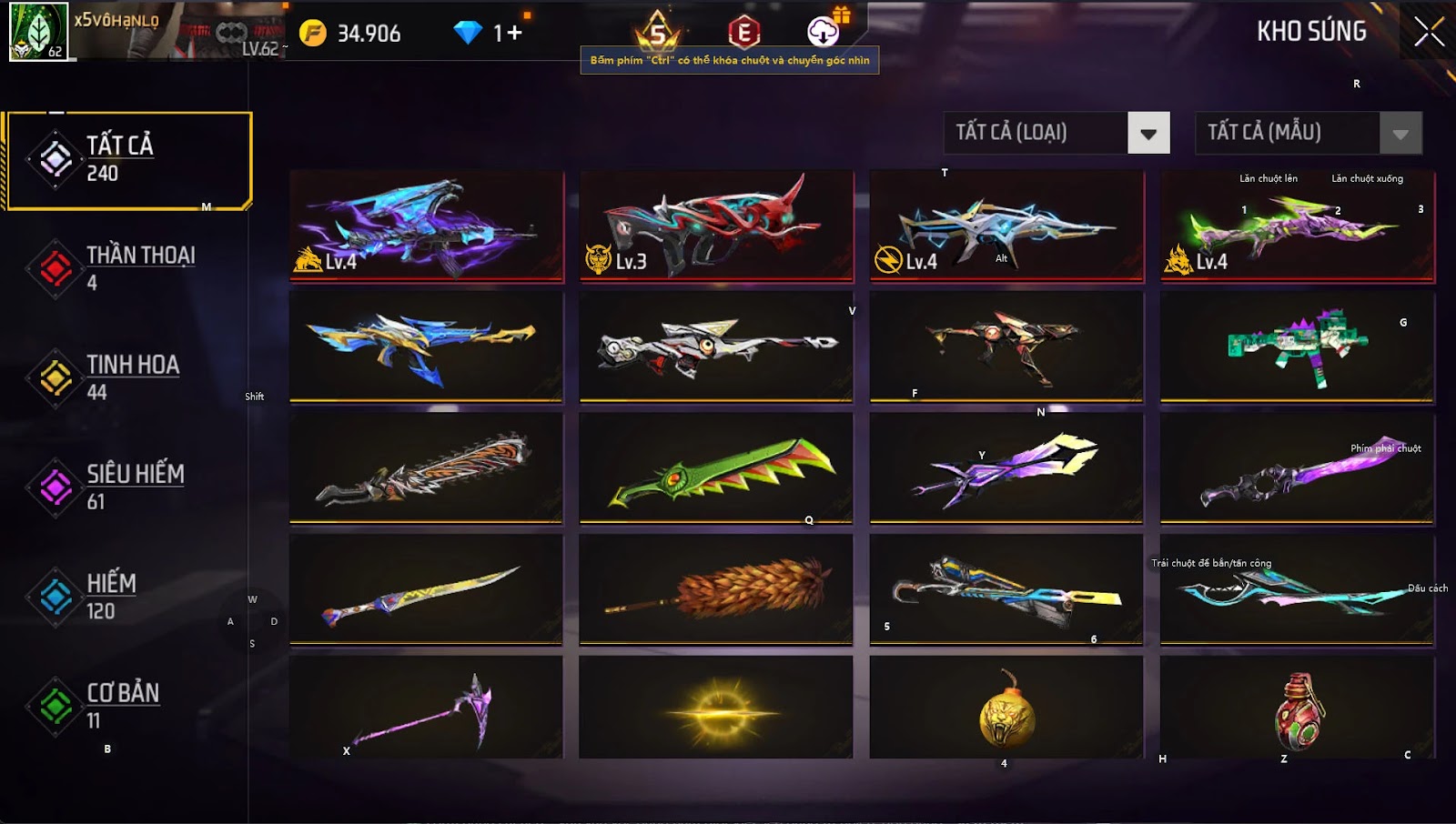Click the arrow beside TẤT CẢ (LOẠI)
Image resolution: width=1456 pixels, height=824 pixels.
(1148, 133)
